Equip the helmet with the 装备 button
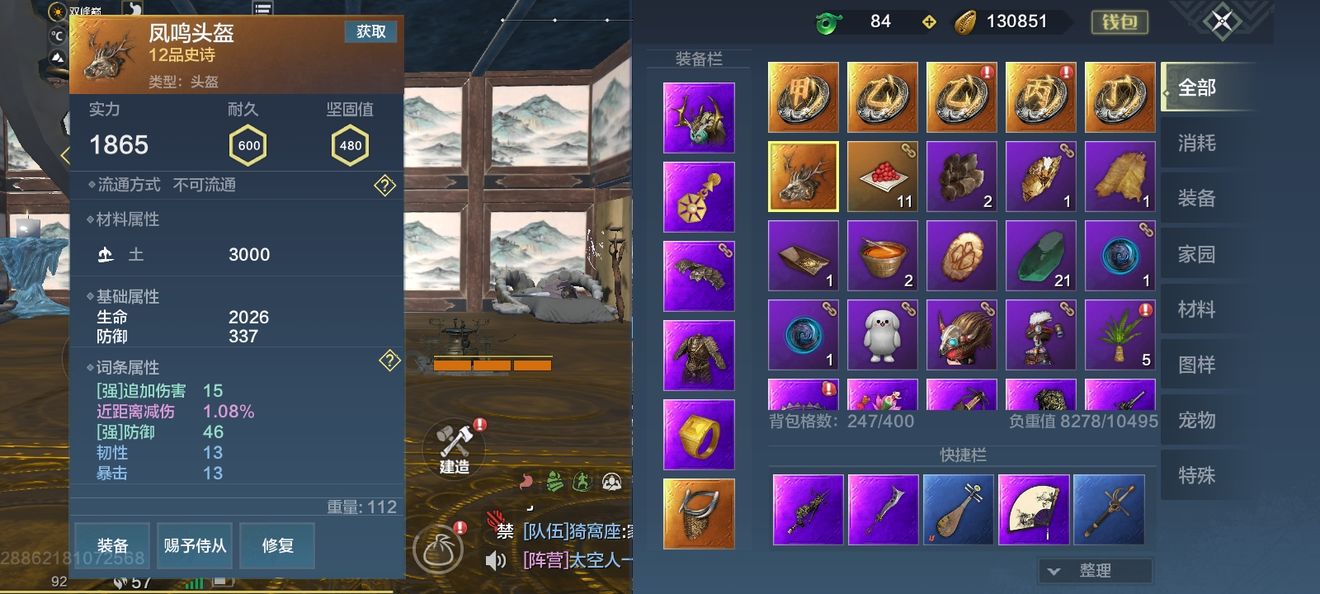This screenshot has width=1320, height=594. (x=112, y=546)
